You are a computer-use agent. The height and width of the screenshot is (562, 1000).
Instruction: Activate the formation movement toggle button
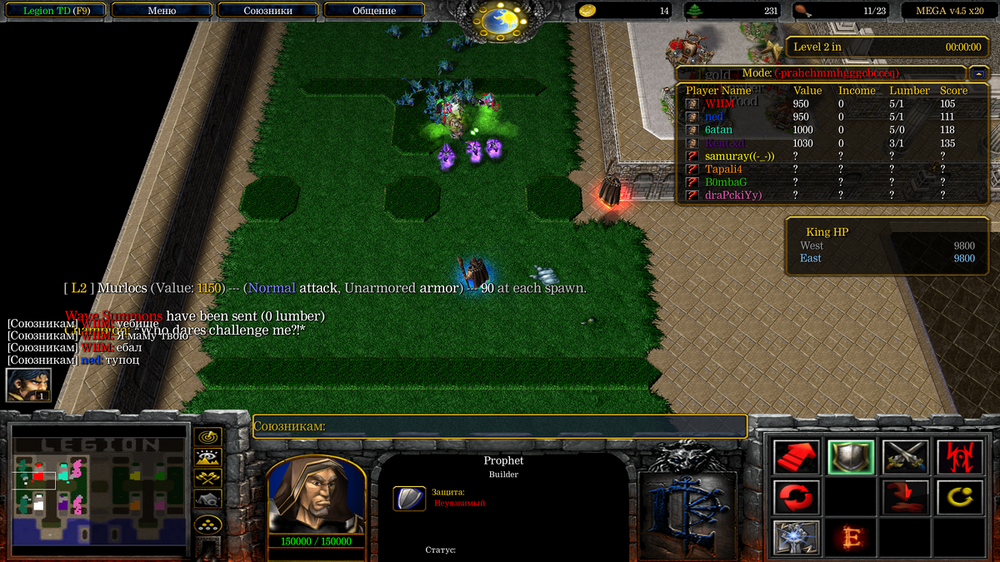tap(208, 523)
